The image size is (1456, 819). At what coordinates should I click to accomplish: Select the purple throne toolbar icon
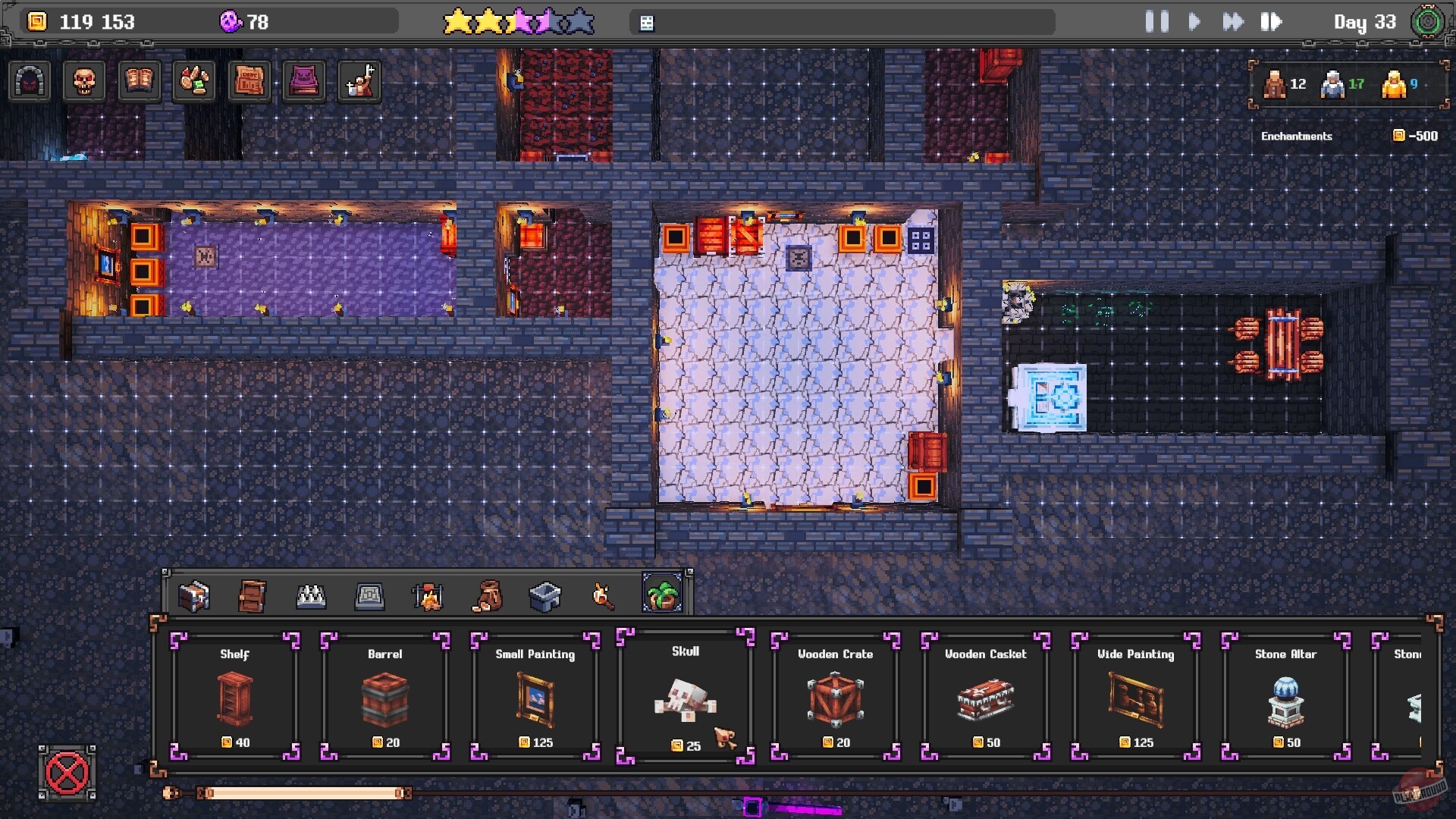[x=303, y=82]
